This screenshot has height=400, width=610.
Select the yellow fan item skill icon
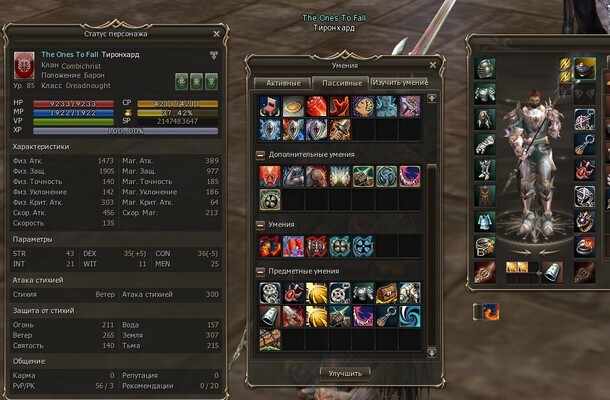pyautogui.click(x=317, y=293)
